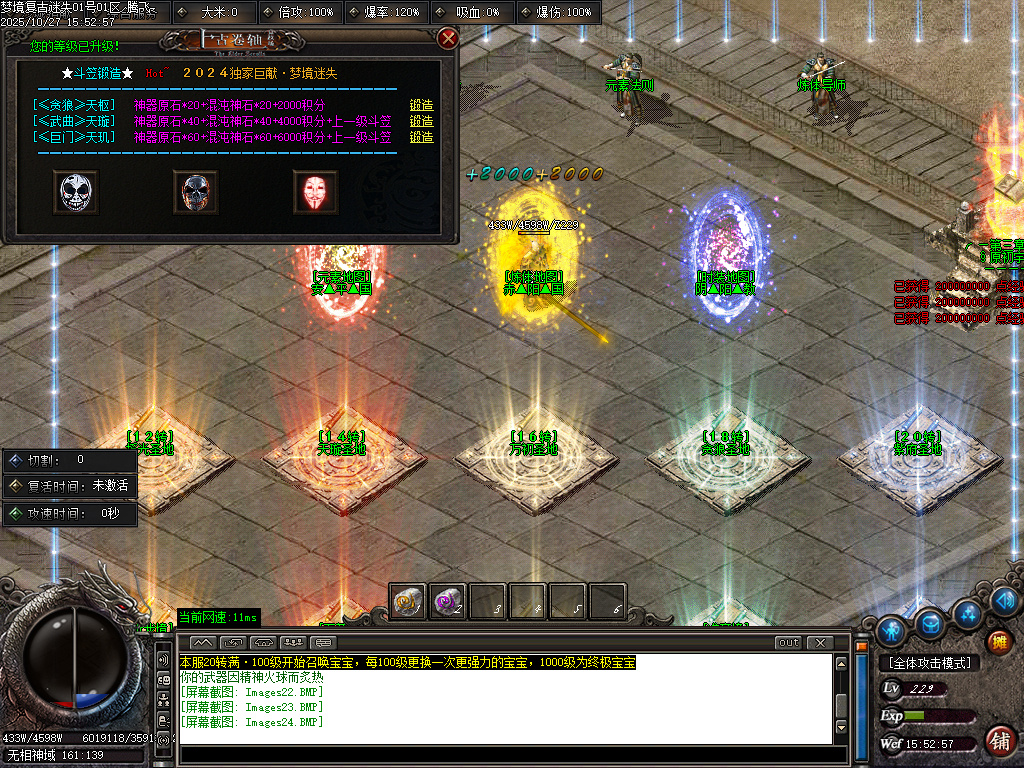This screenshot has height=768, width=1024.
Task: Select the white clown mask icon
Action: pyautogui.click(x=75, y=192)
